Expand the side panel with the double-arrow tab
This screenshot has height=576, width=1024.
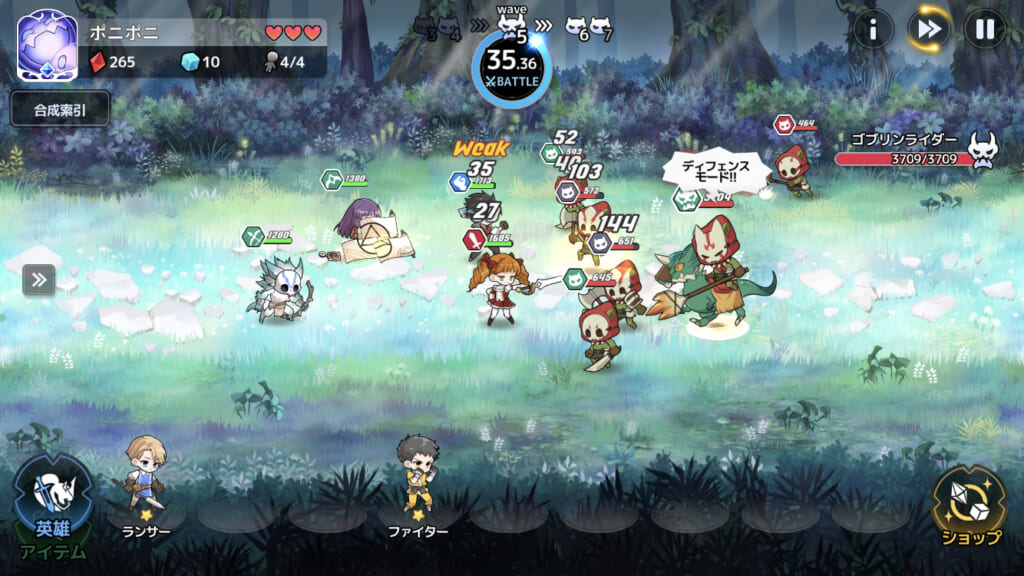(x=38, y=280)
